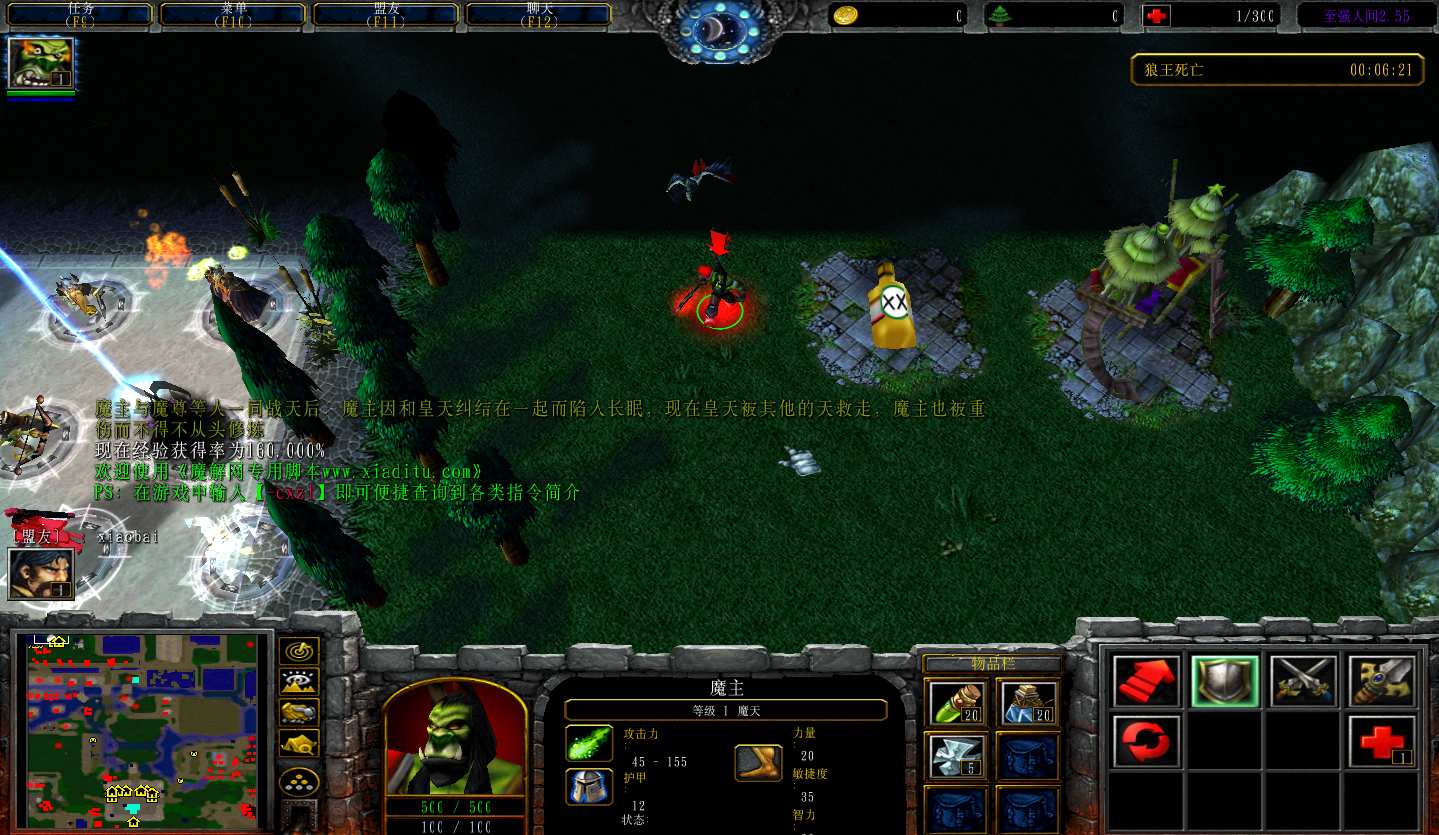Select the orc hero icon at top-left

pyautogui.click(x=41, y=63)
